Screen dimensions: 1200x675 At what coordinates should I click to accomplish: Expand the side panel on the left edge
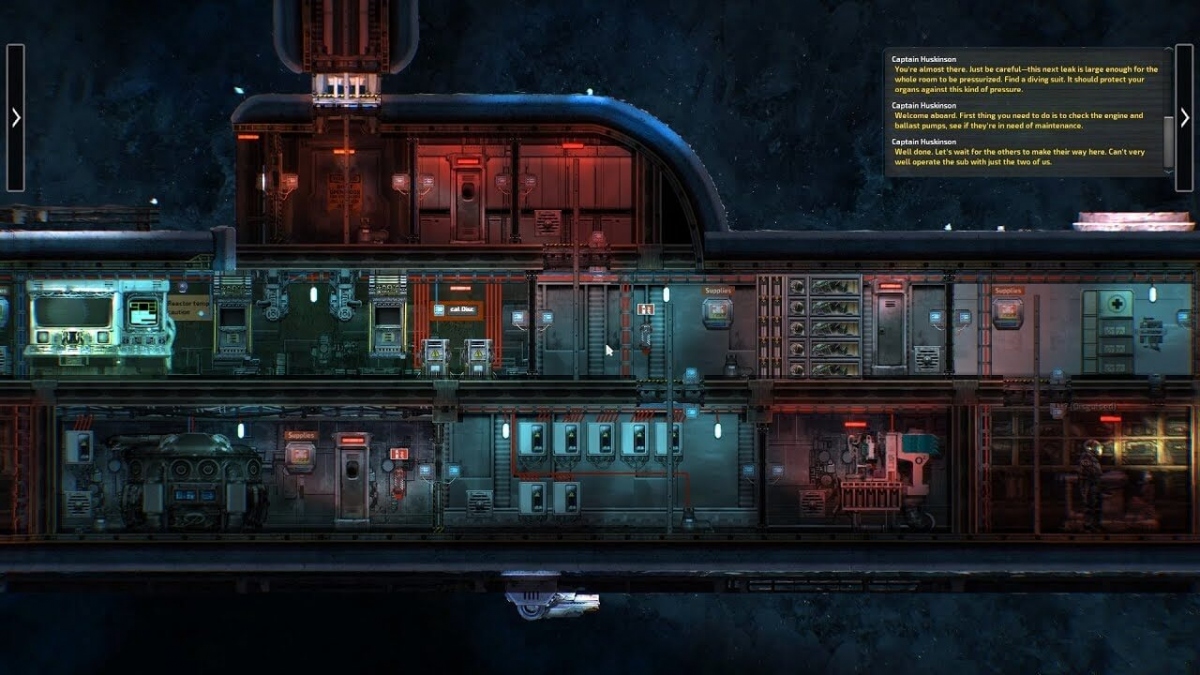pyautogui.click(x=15, y=118)
